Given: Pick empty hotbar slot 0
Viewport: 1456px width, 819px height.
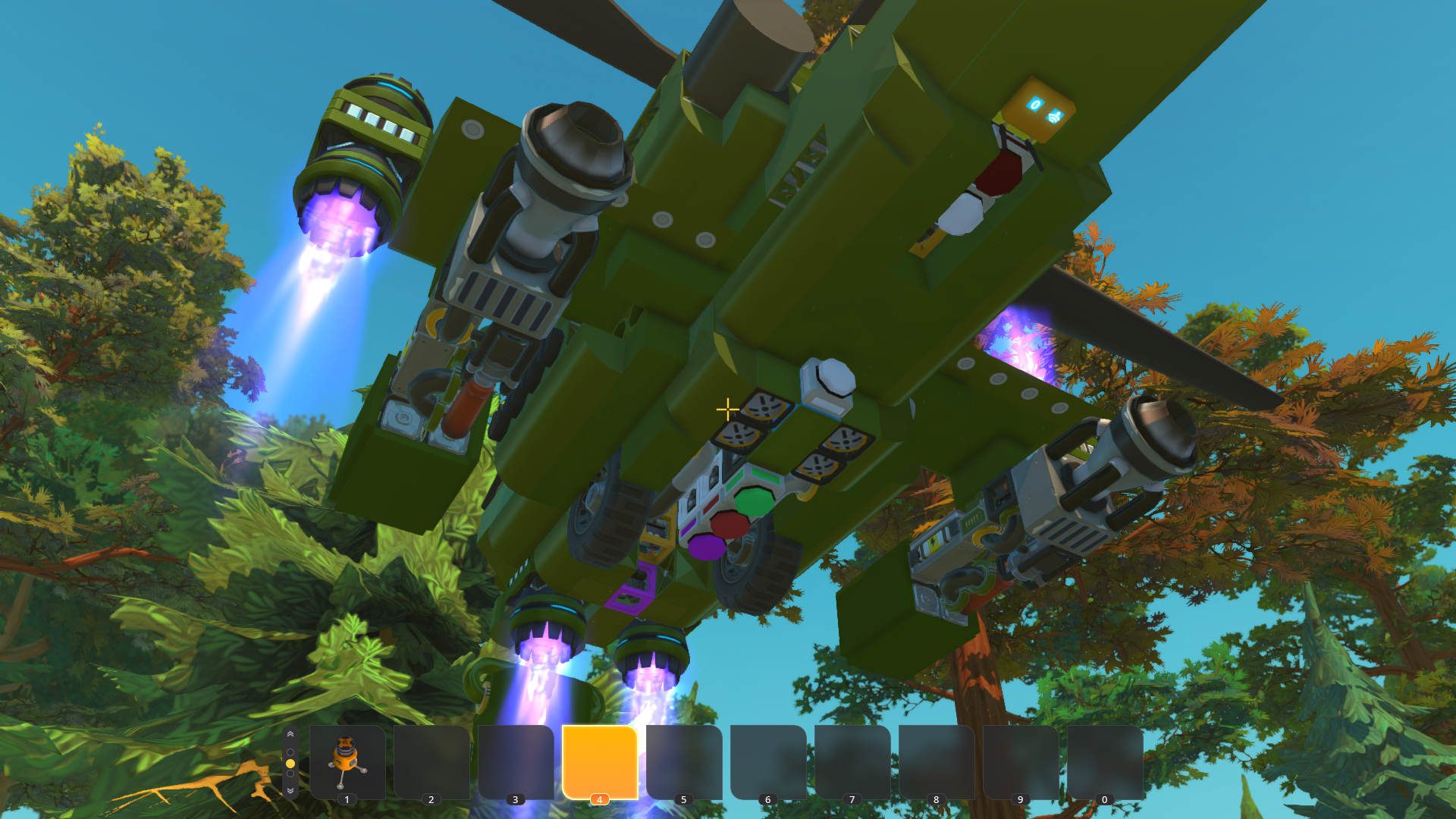Looking at the screenshot, I should coord(1104,761).
